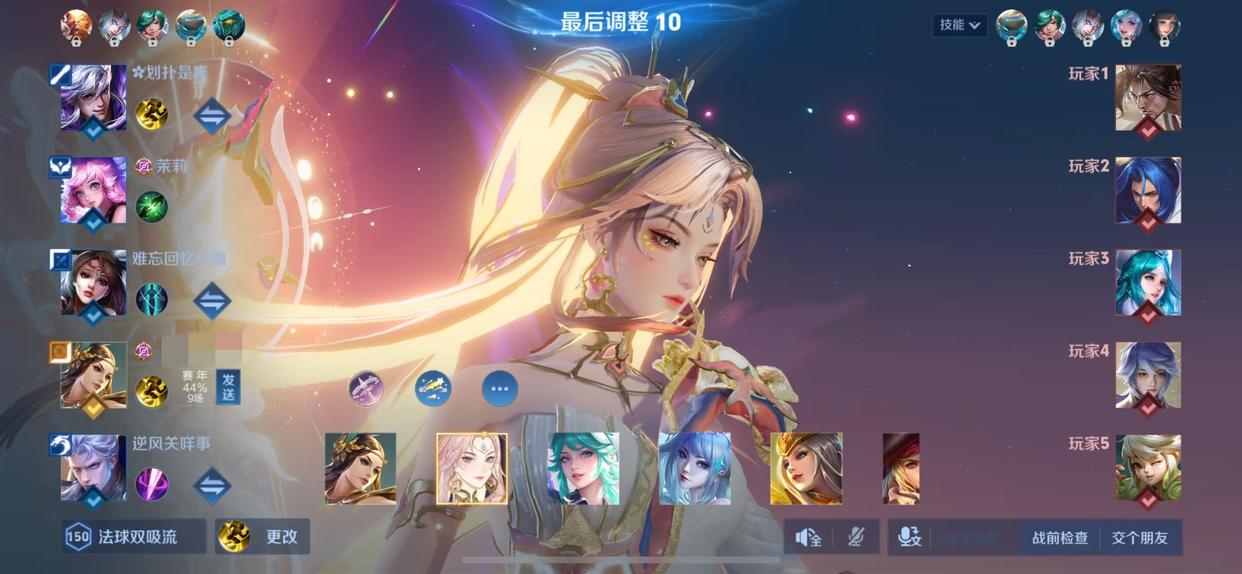Choose the default skin with gold laurel crown
1242x574 pixels.
click(x=360, y=468)
